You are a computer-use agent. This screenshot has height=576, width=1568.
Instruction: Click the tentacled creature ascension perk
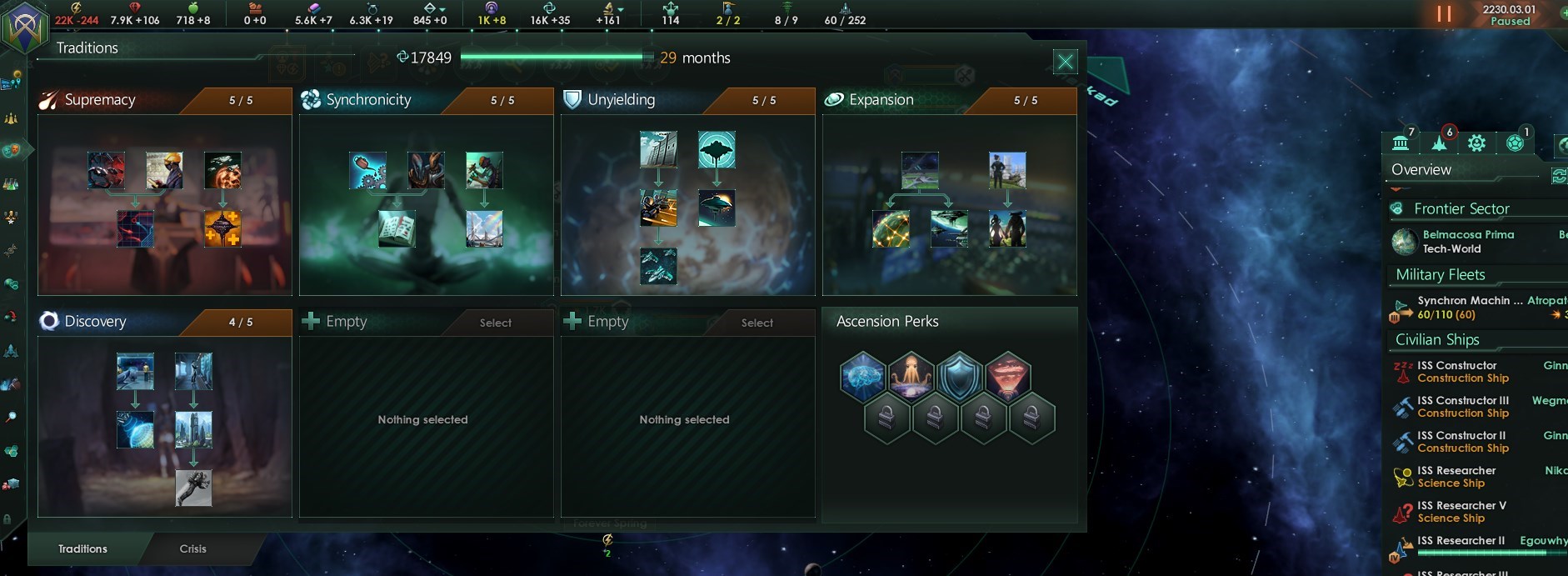[x=911, y=376]
